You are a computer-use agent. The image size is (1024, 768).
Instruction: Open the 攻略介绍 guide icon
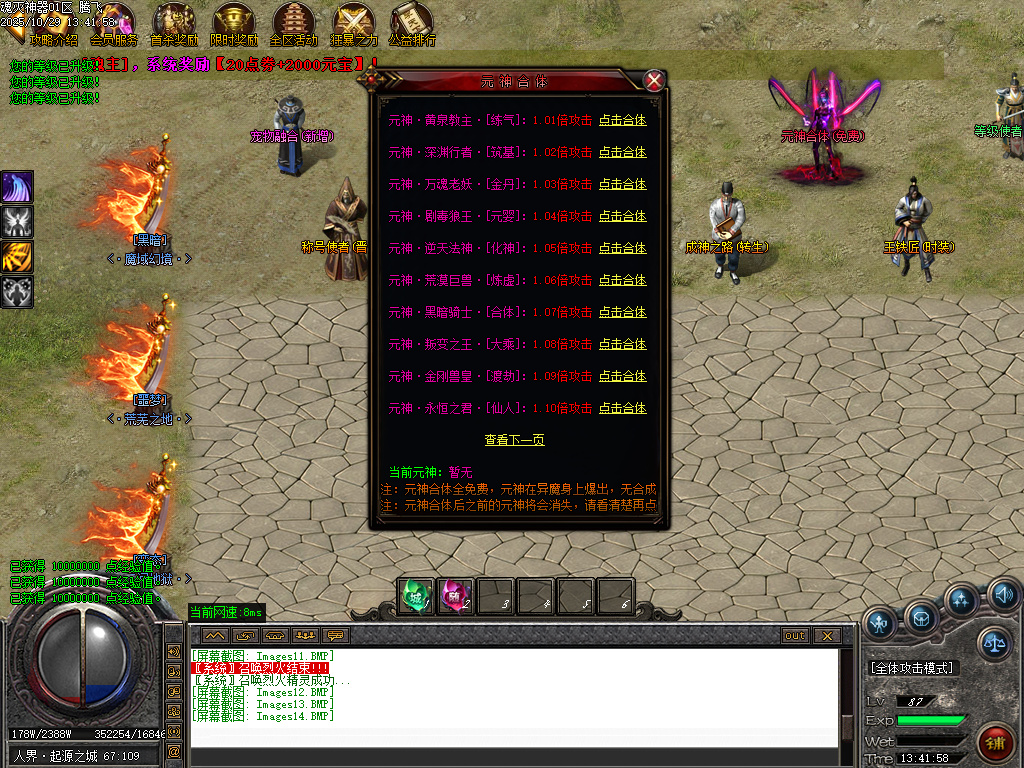[x=52, y=22]
